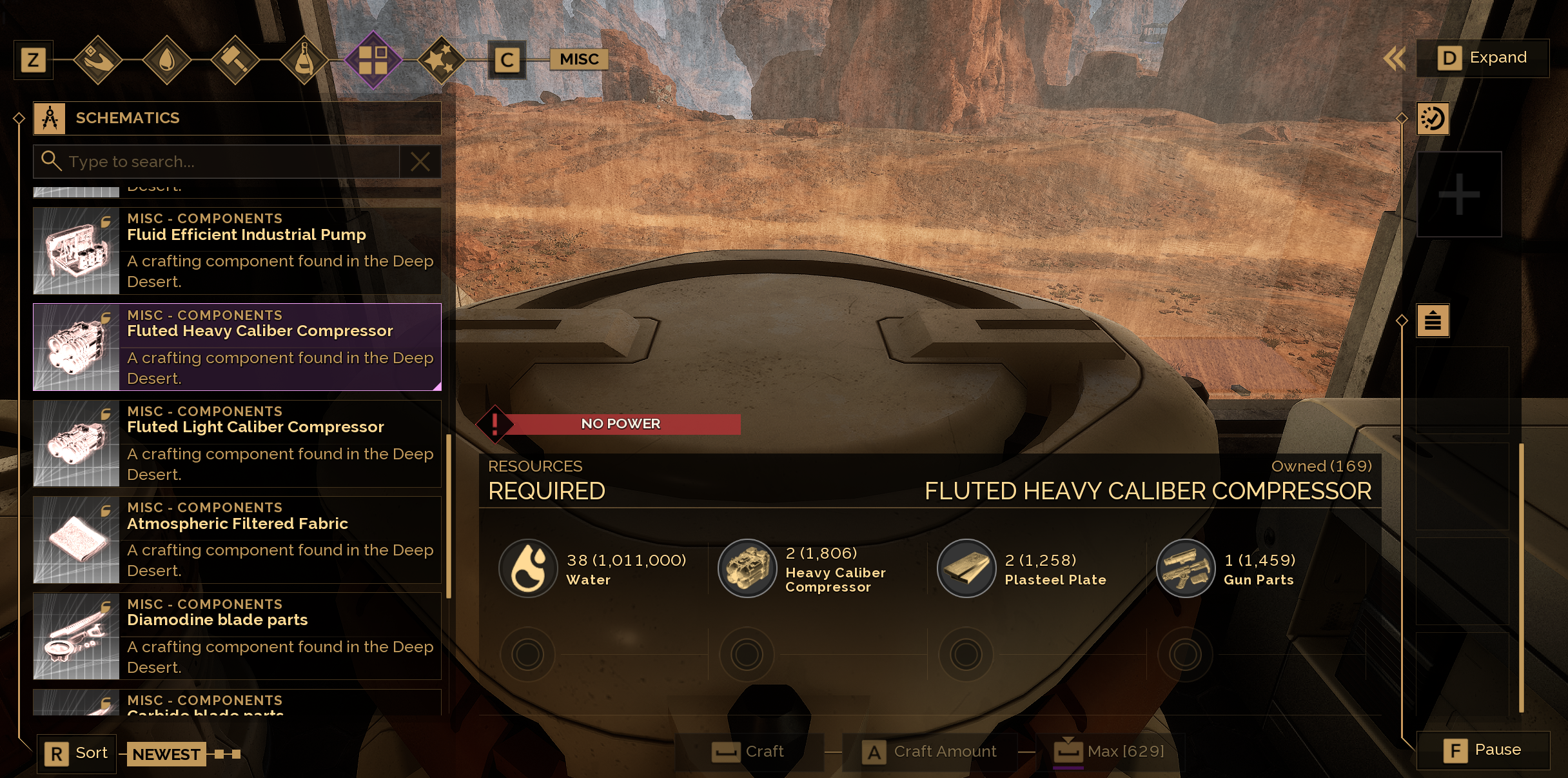Choose the Fluted Heavy Caliber Compressor schematic
Image resolution: width=1568 pixels, height=778 pixels.
point(237,347)
